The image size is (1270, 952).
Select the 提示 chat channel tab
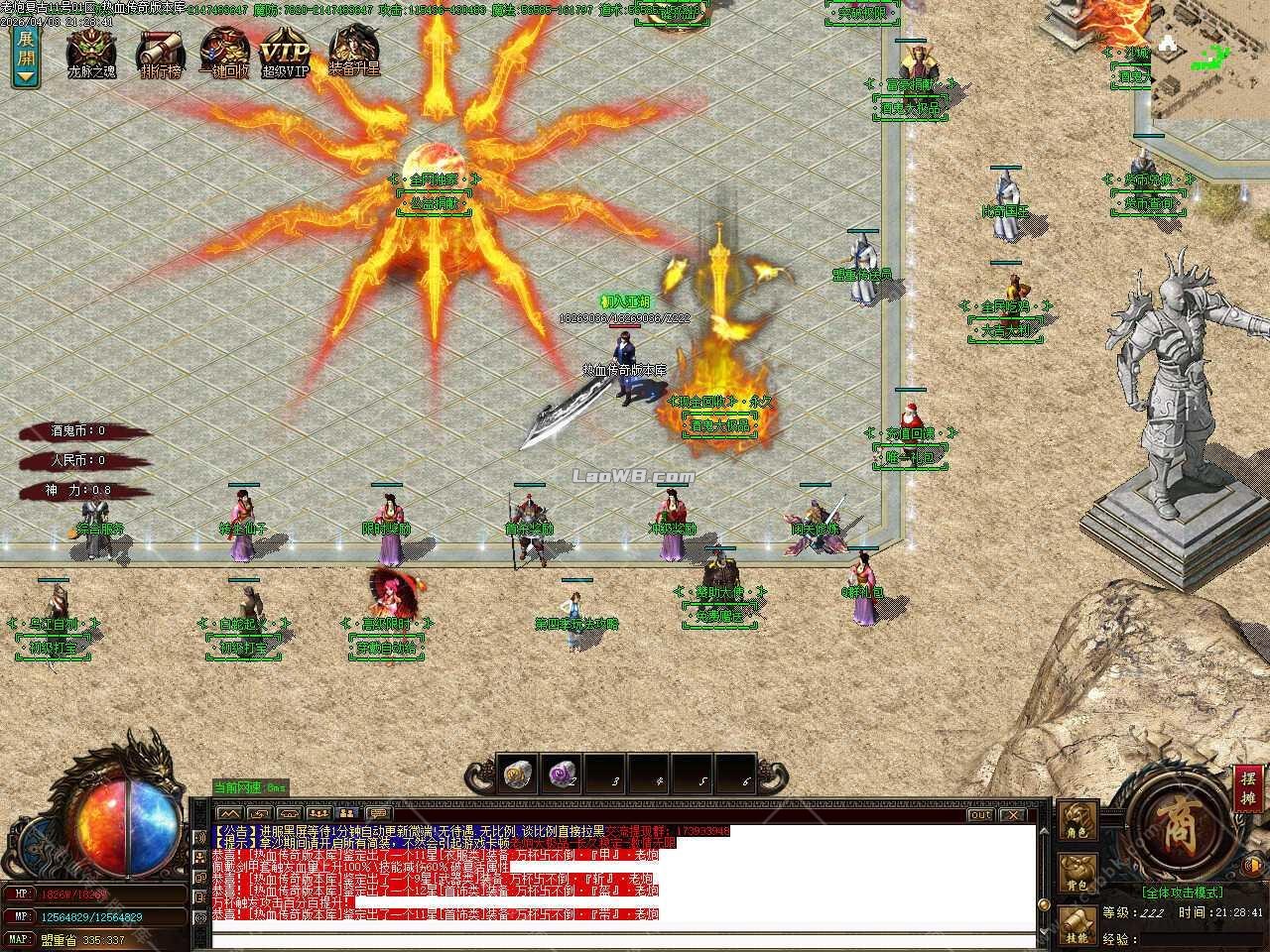point(235,841)
